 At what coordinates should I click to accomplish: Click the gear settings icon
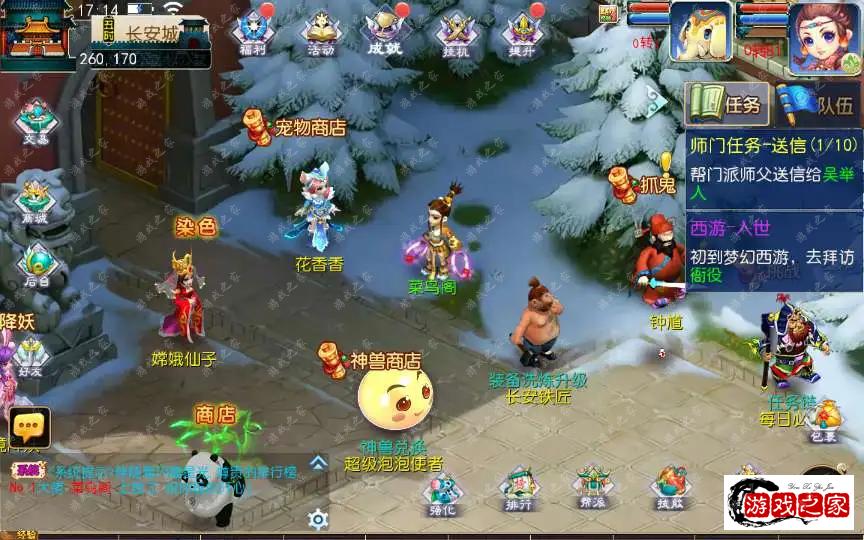point(318,519)
